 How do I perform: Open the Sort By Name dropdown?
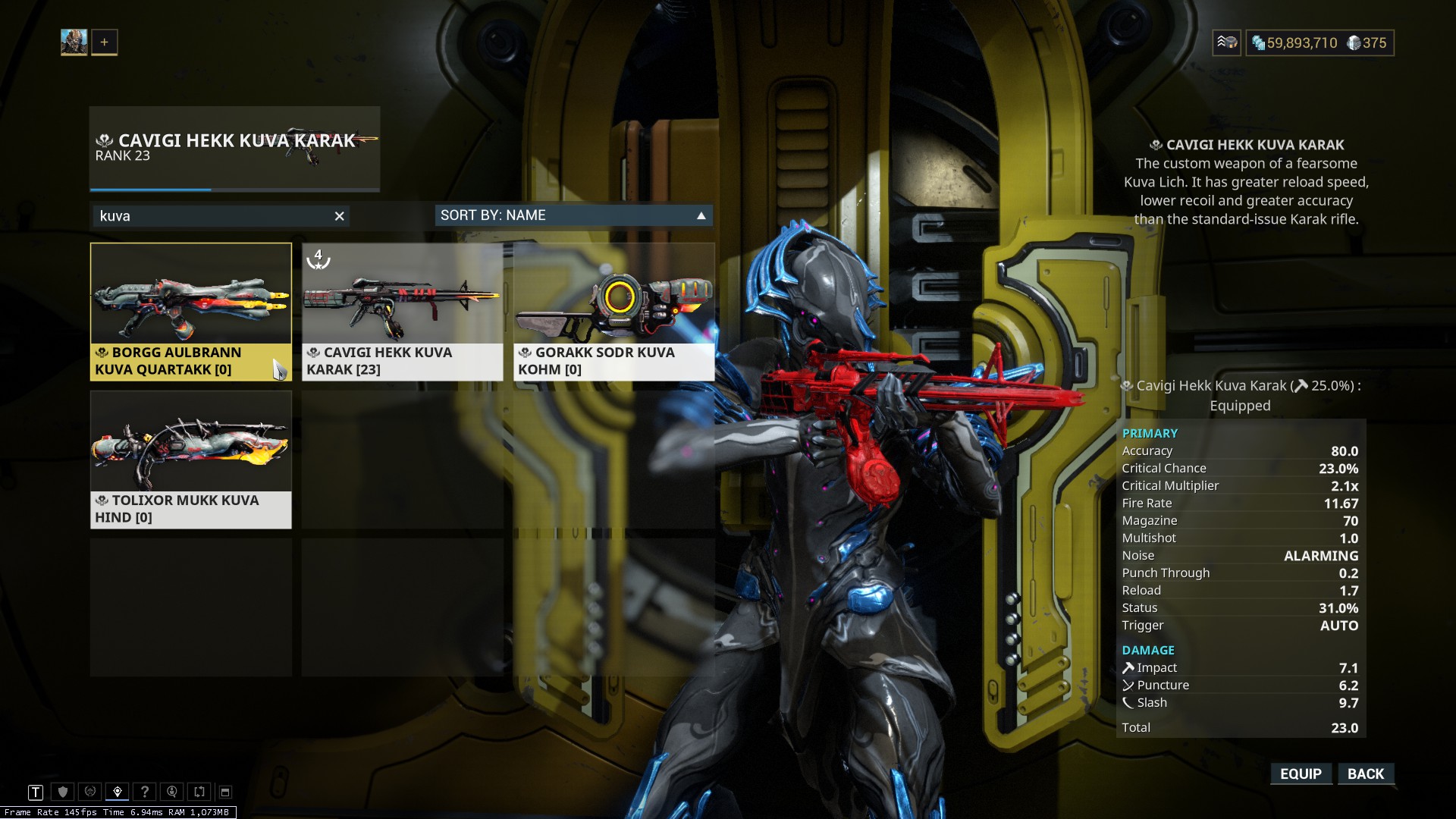(573, 215)
